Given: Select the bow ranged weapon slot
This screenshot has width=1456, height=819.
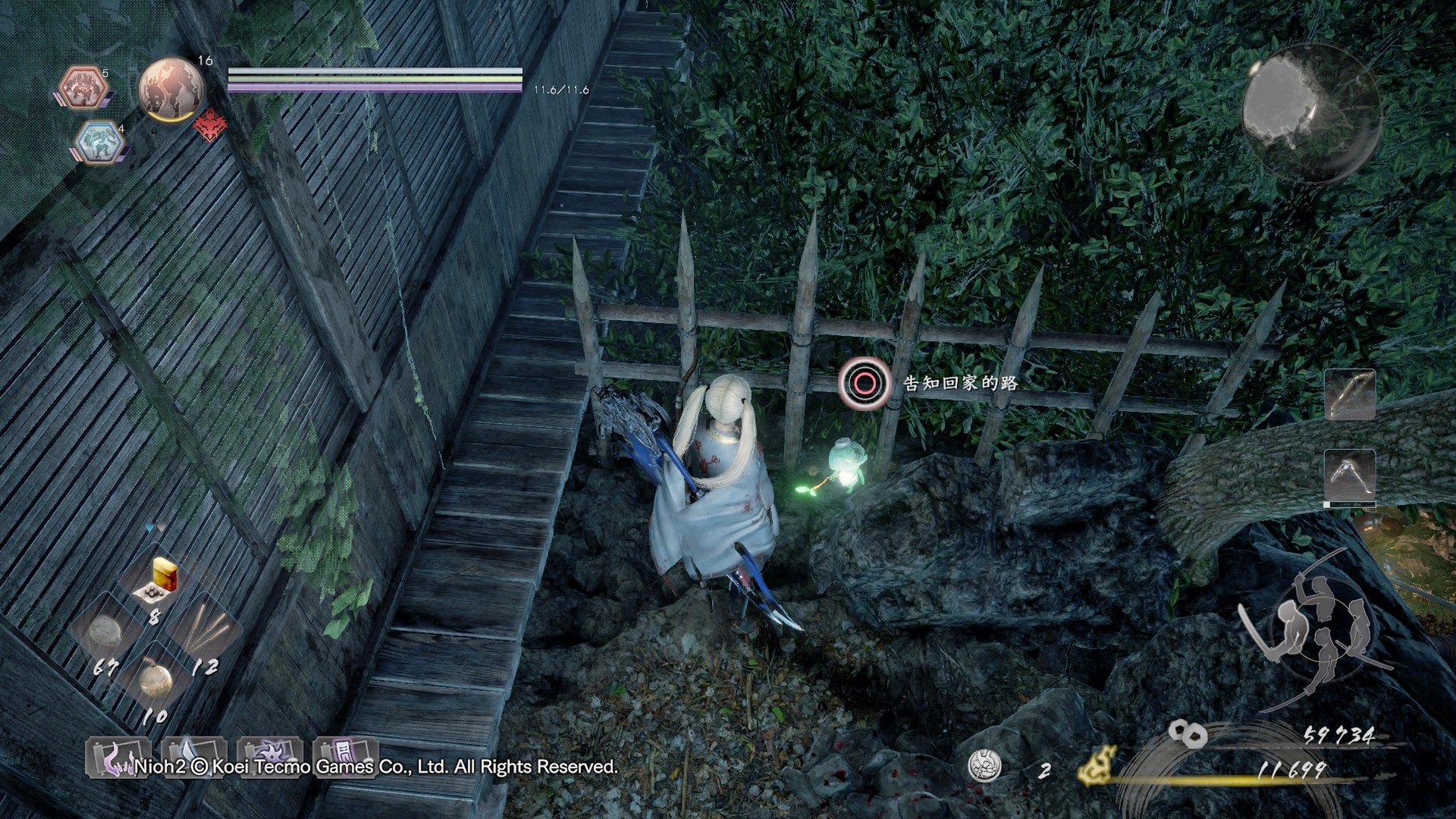Looking at the screenshot, I should 1350,394.
